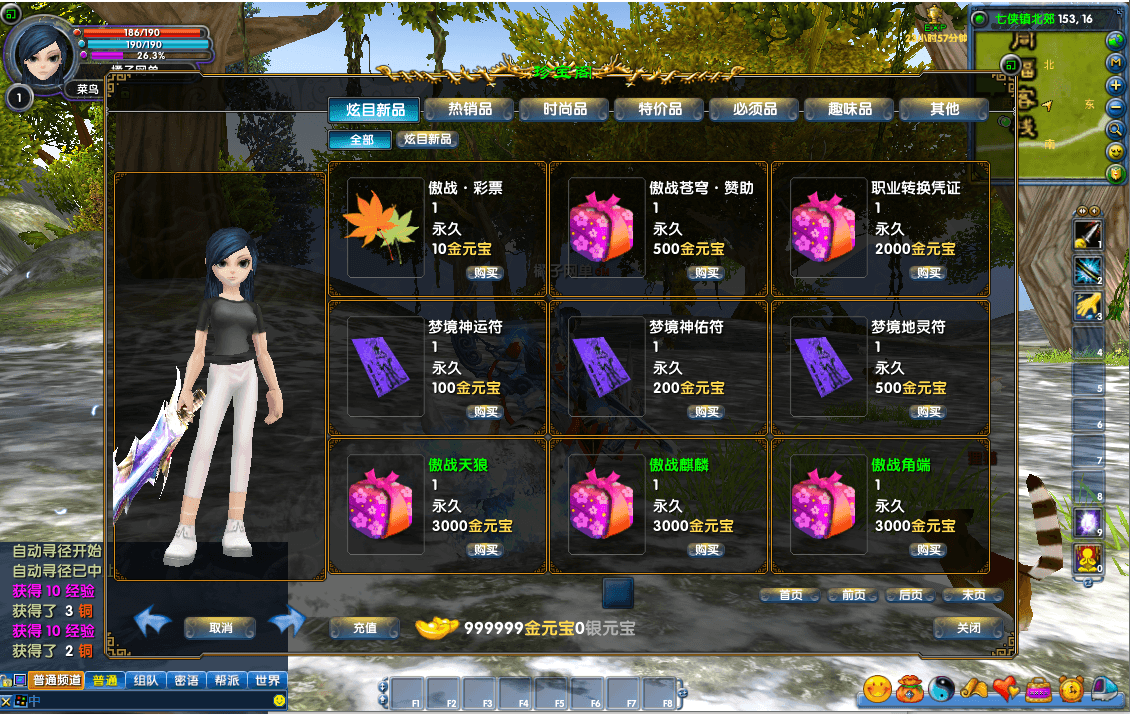Open the 时尚品 category tab
1130x714 pixels.
coord(564,109)
